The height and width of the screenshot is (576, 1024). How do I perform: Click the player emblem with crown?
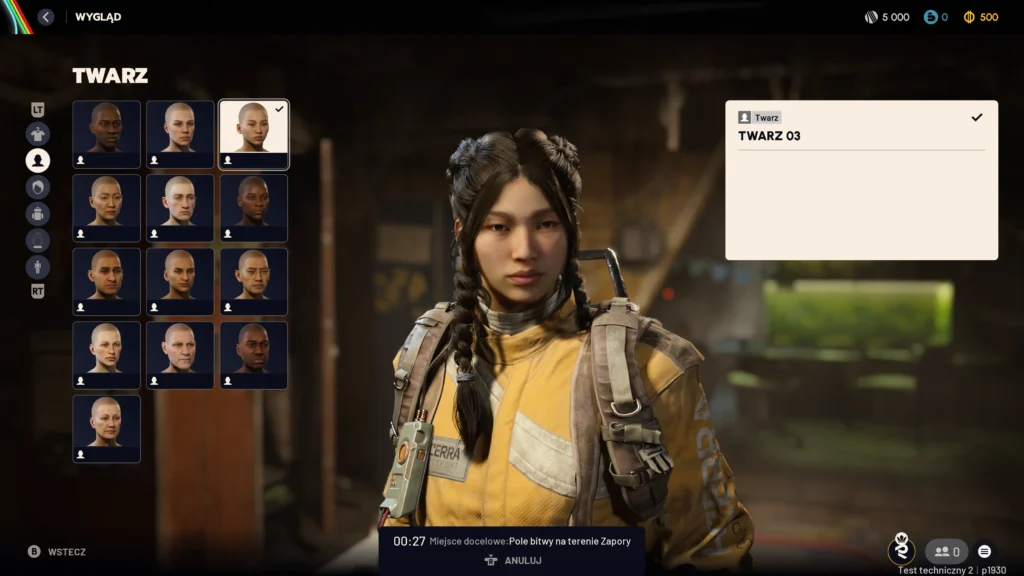click(x=901, y=549)
